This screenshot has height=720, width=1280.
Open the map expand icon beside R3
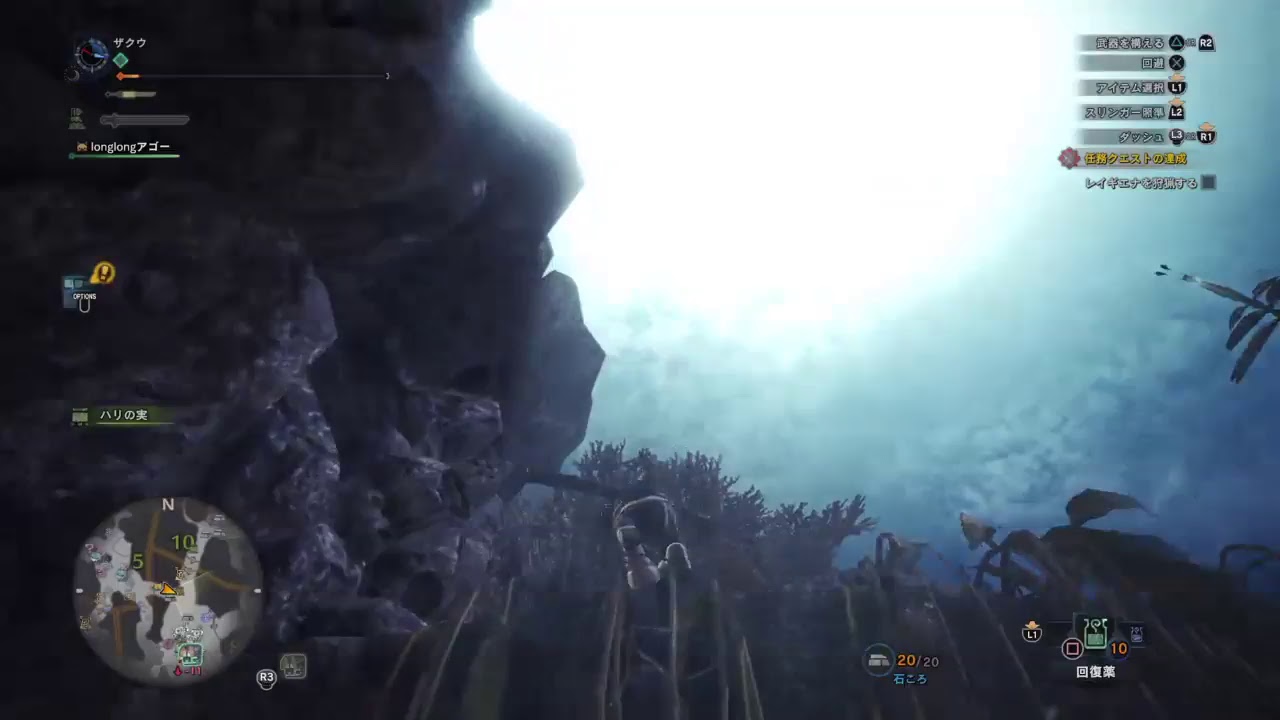[x=293, y=666]
